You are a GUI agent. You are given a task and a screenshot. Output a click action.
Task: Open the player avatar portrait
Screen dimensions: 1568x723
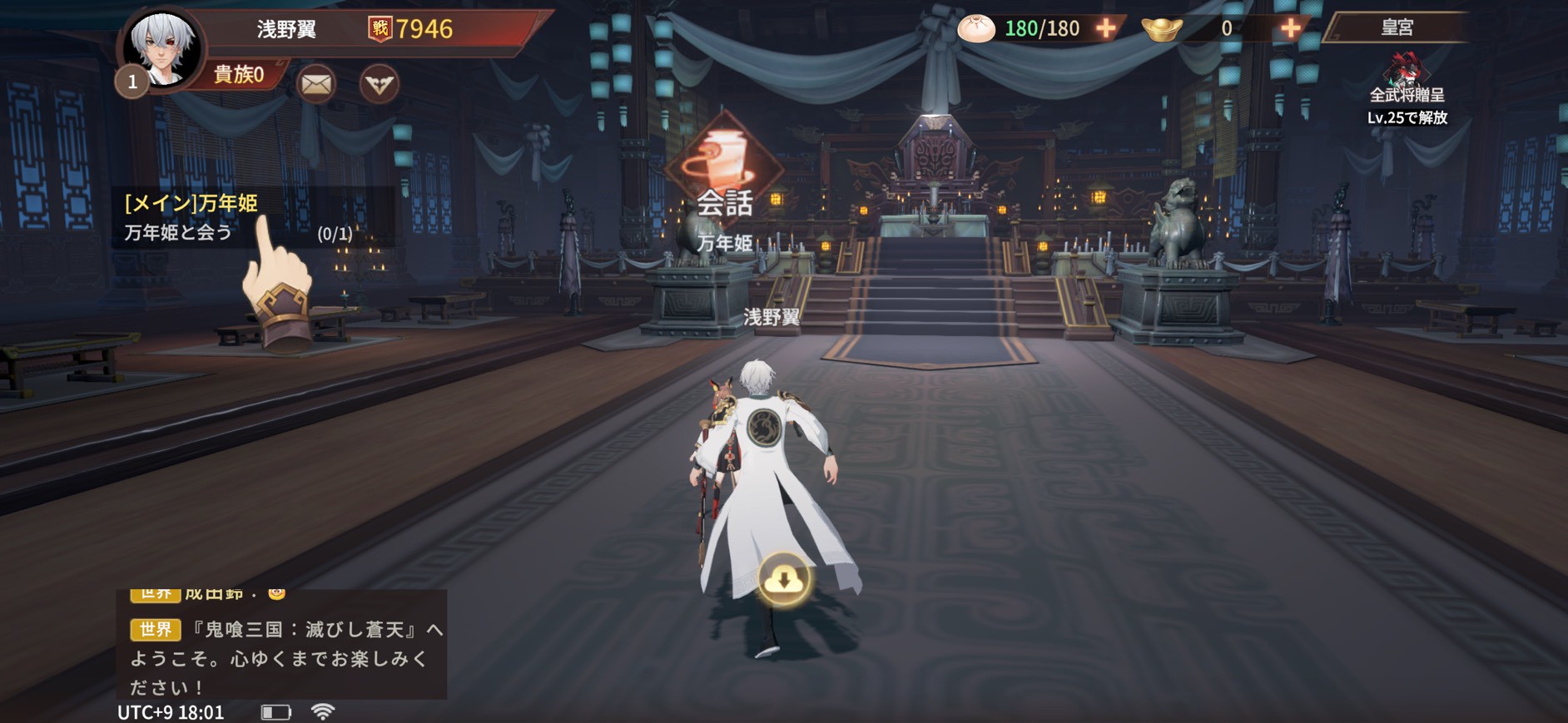coord(162,48)
